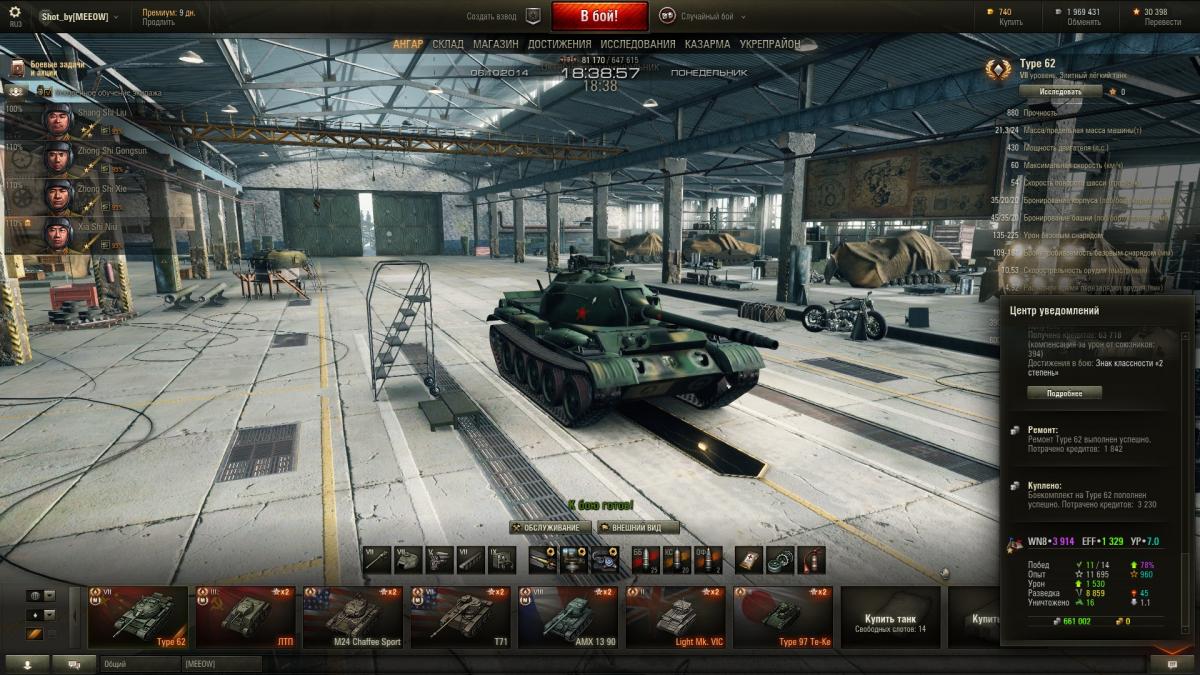Show details with the Подробнее button
The height and width of the screenshot is (675, 1200).
coord(1064,393)
